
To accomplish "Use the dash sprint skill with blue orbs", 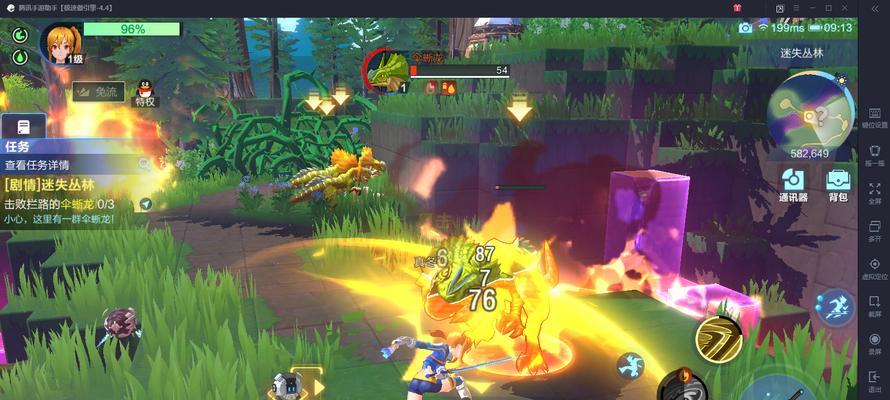I will (x=834, y=305).
